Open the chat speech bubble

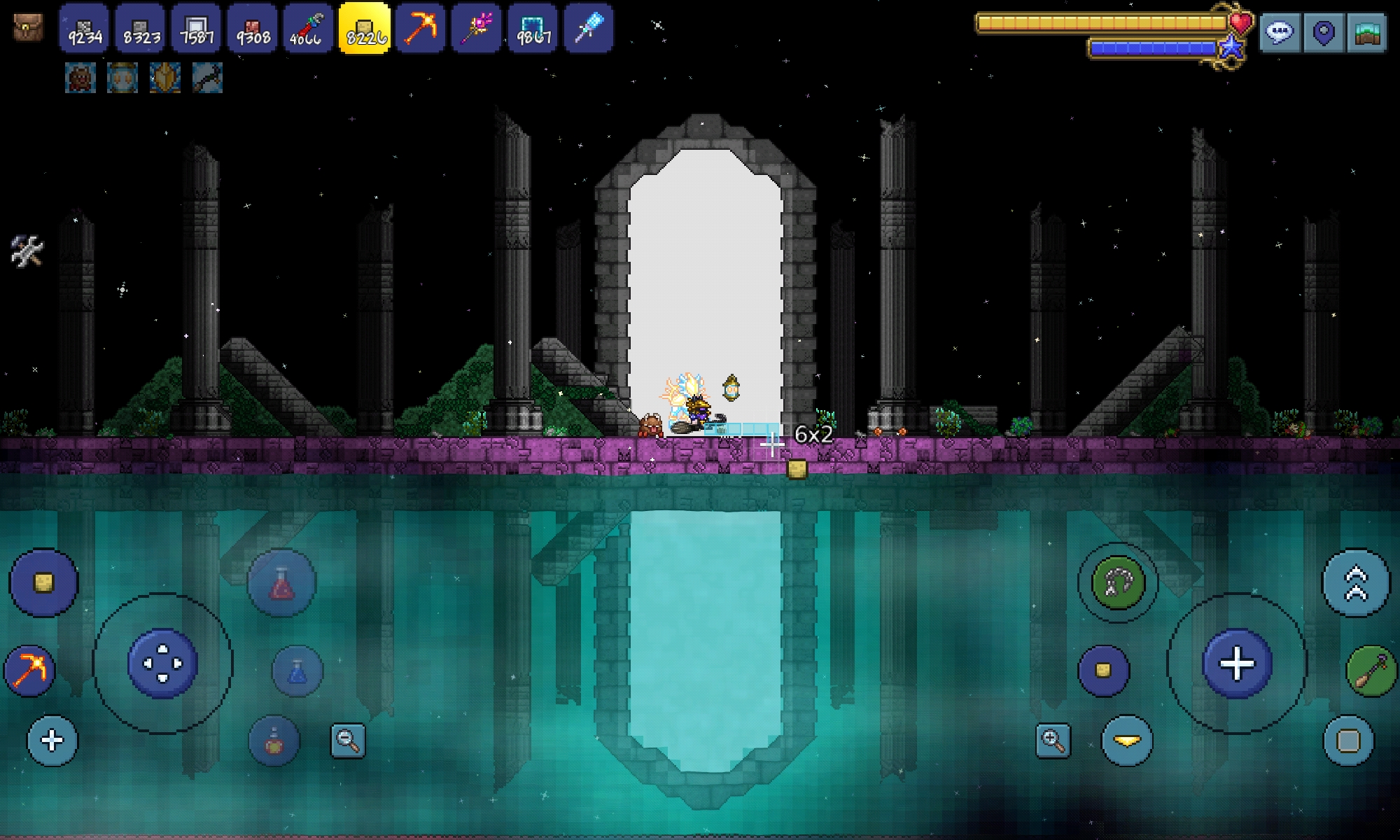(1280, 32)
